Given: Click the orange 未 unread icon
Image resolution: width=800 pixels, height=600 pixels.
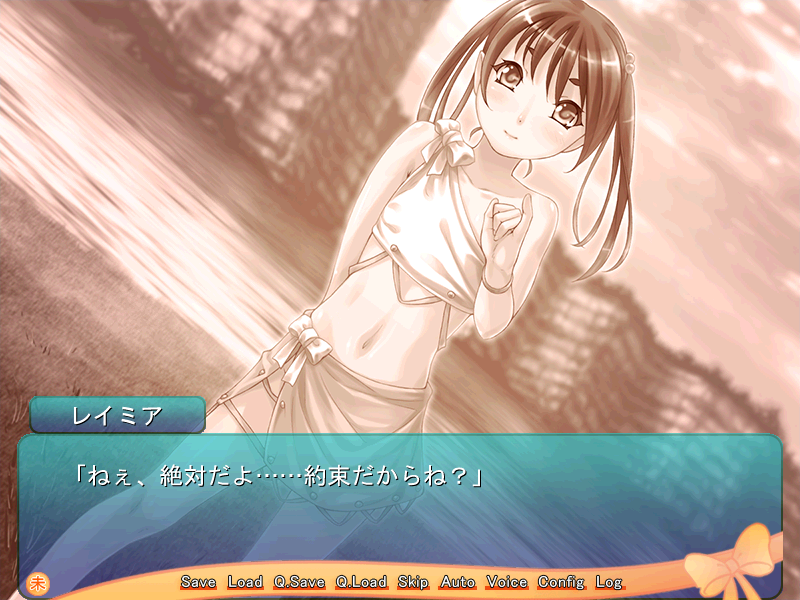Looking at the screenshot, I should [x=39, y=582].
